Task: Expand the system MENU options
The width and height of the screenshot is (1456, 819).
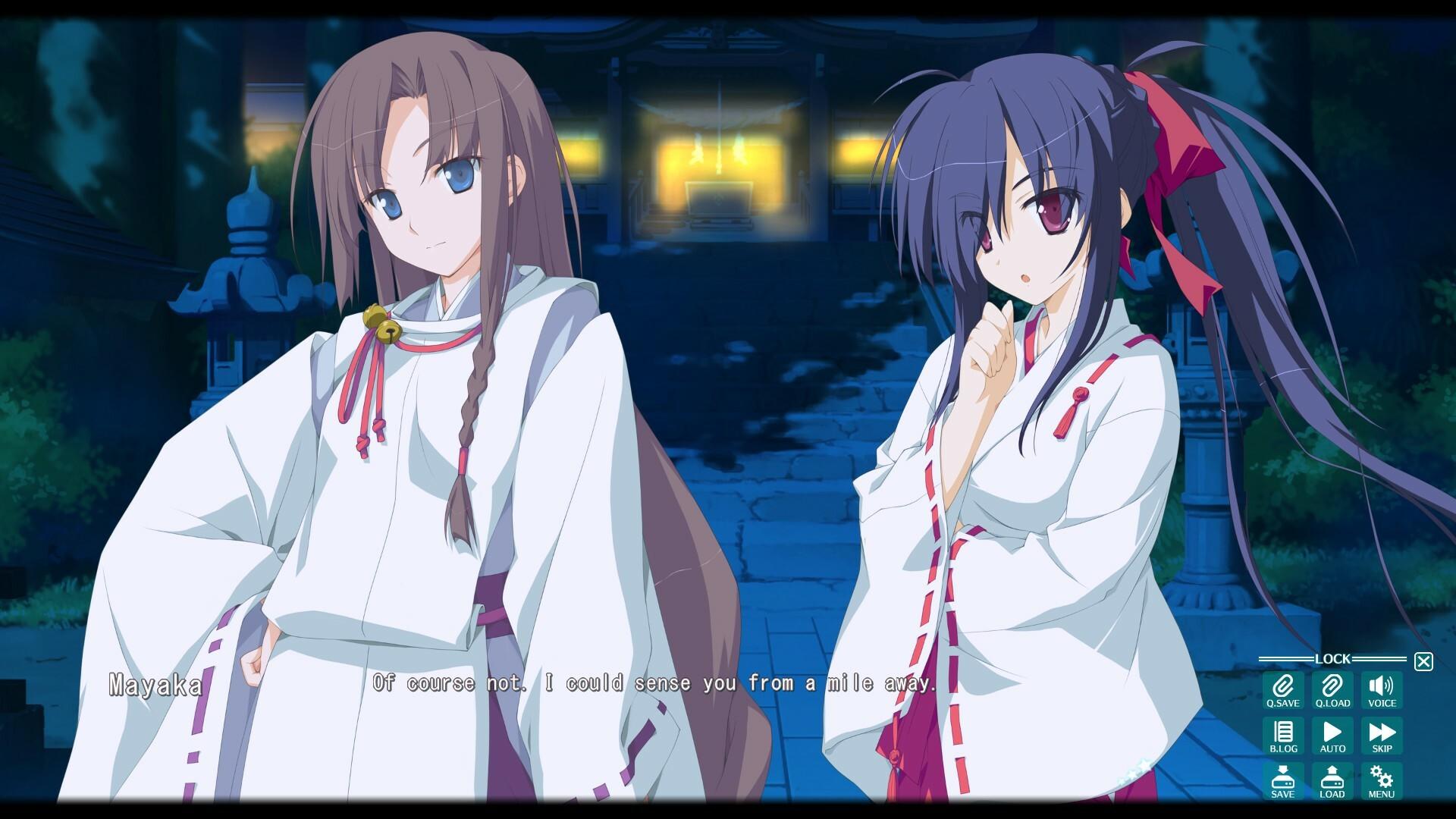Action: [1383, 781]
